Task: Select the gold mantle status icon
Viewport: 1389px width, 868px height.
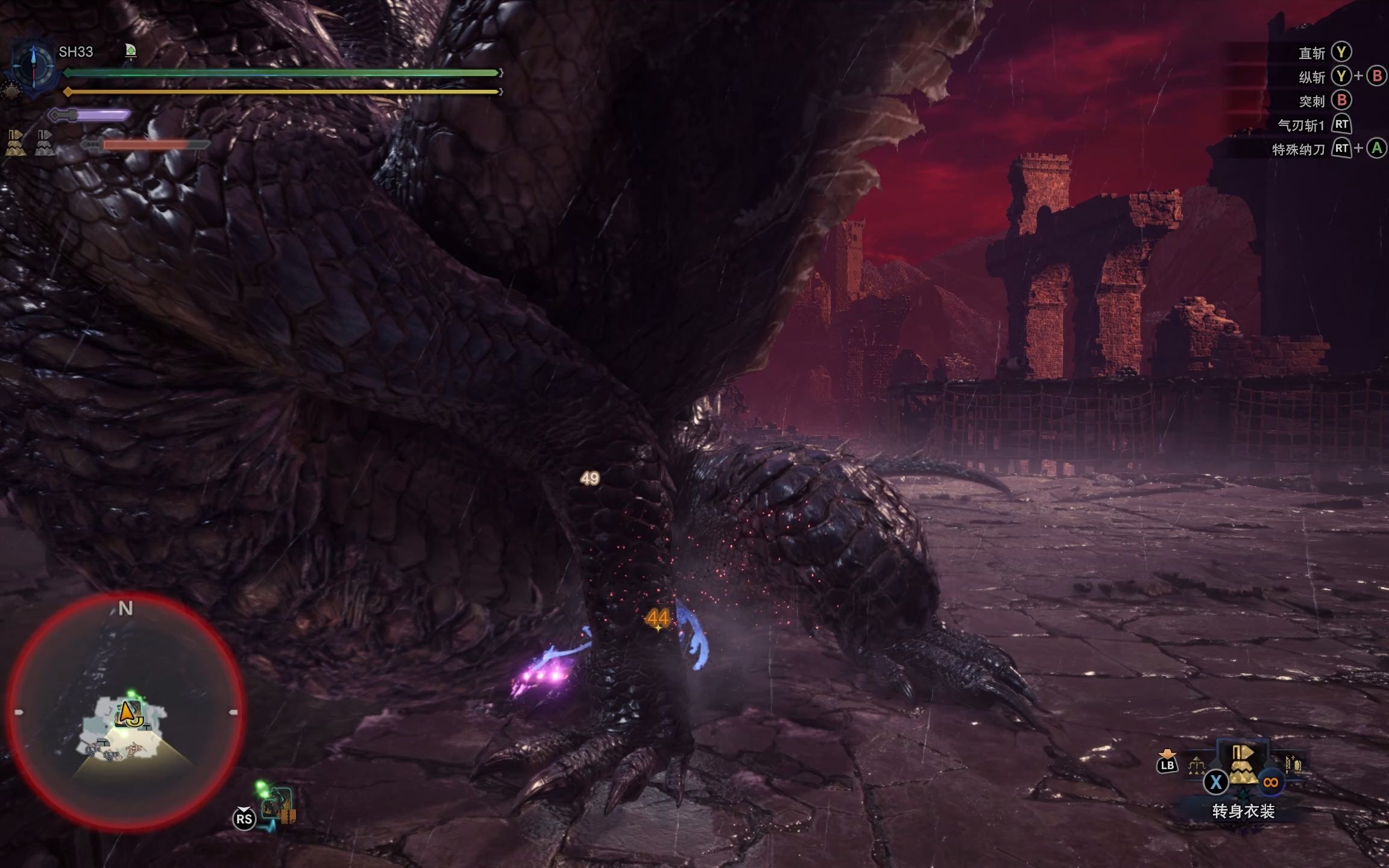Action: 16,143
